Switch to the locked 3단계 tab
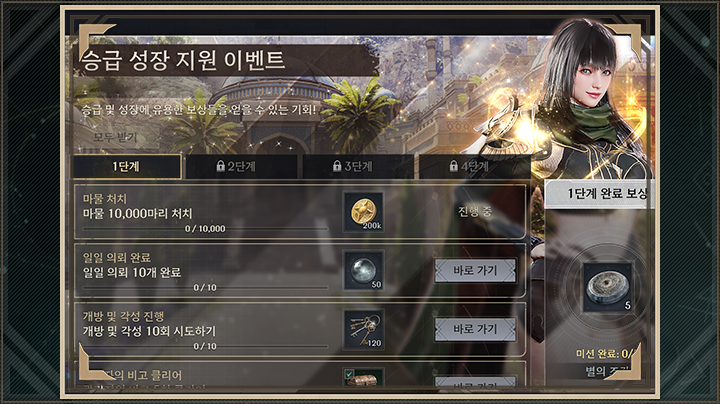This screenshot has height=404, width=720. (357, 166)
